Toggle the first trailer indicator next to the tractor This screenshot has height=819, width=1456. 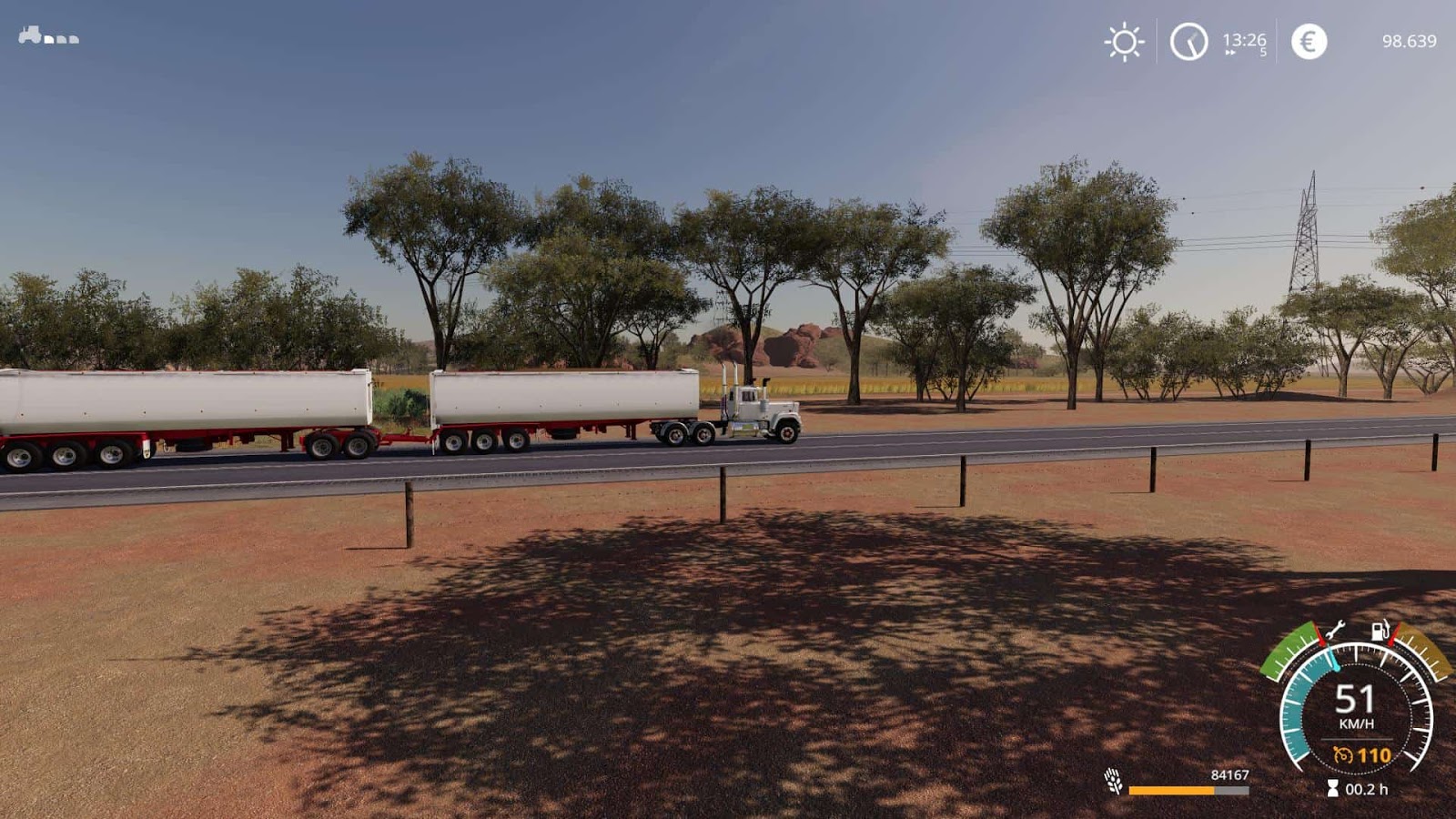point(50,40)
